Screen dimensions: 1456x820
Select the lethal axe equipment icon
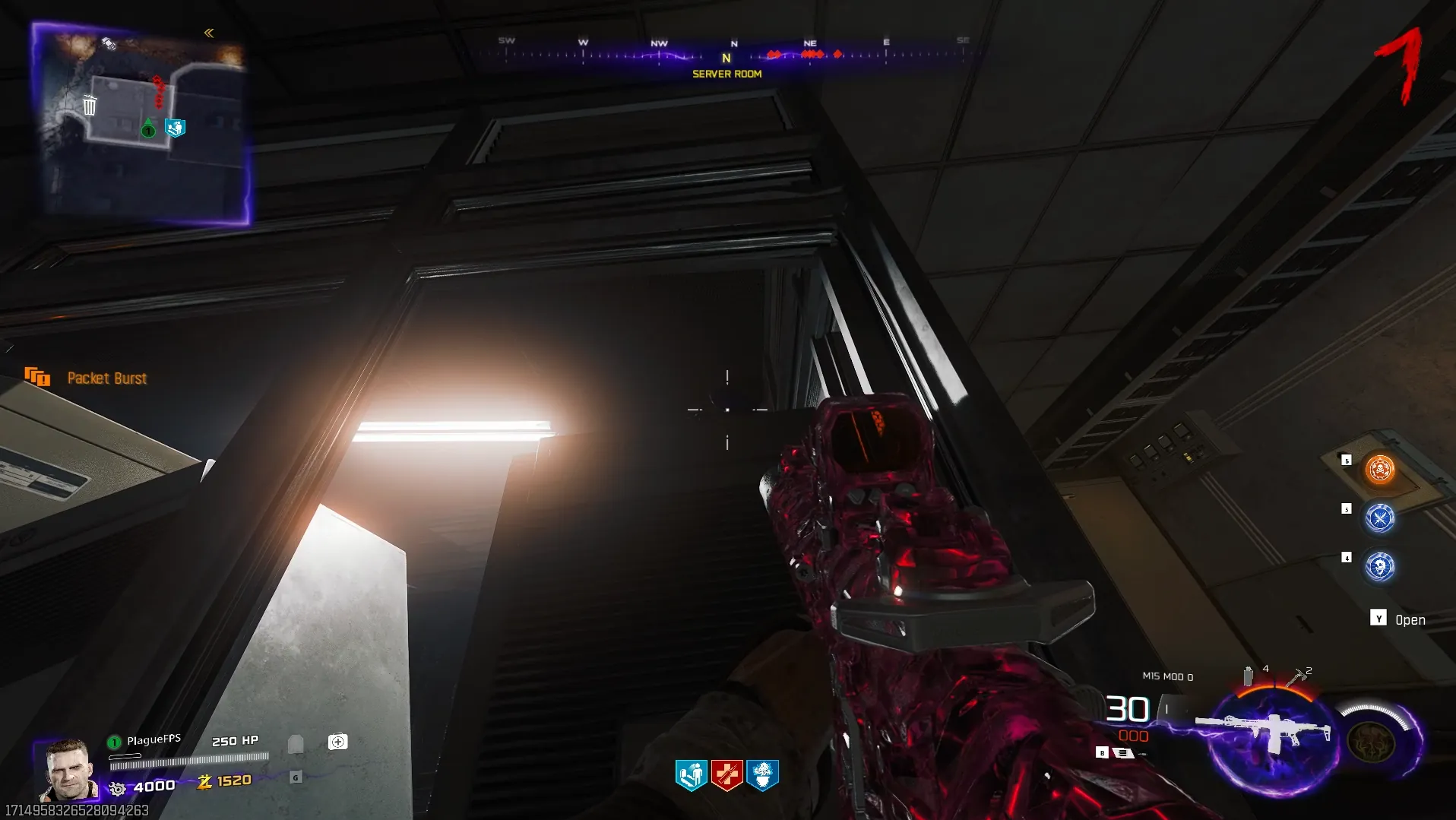1296,676
